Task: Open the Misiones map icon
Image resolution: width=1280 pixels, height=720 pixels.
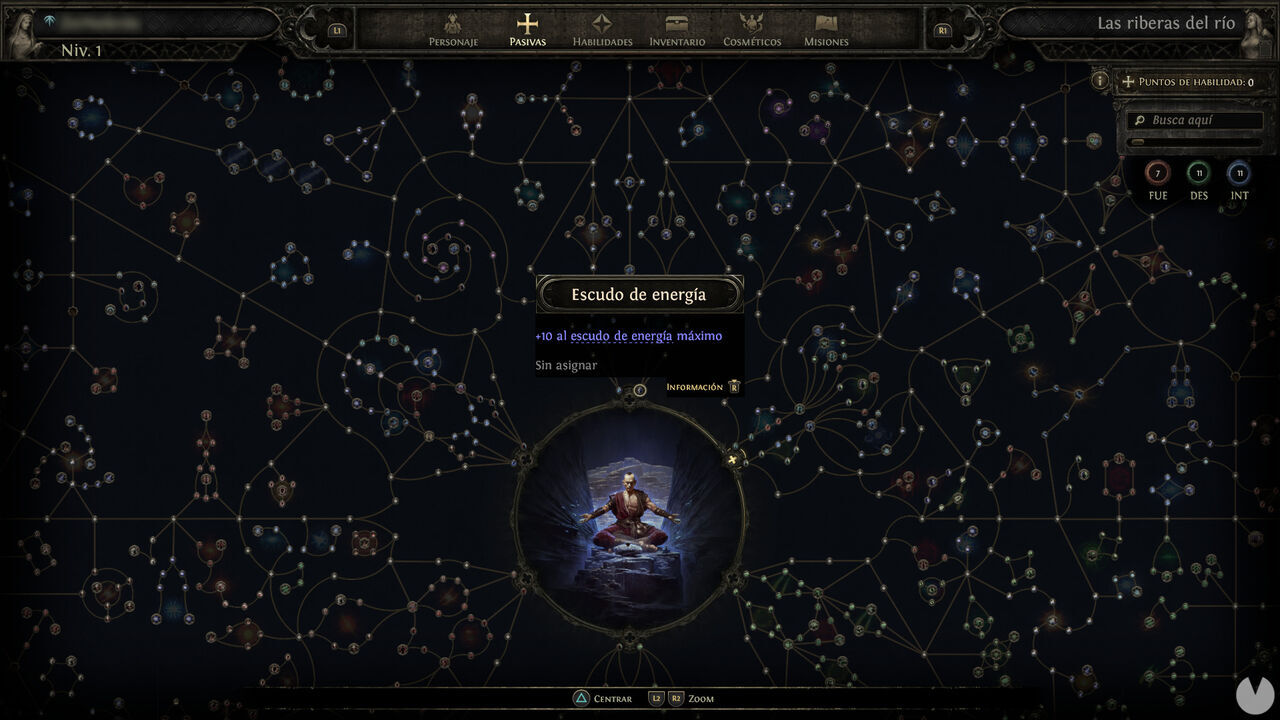Action: tap(826, 22)
